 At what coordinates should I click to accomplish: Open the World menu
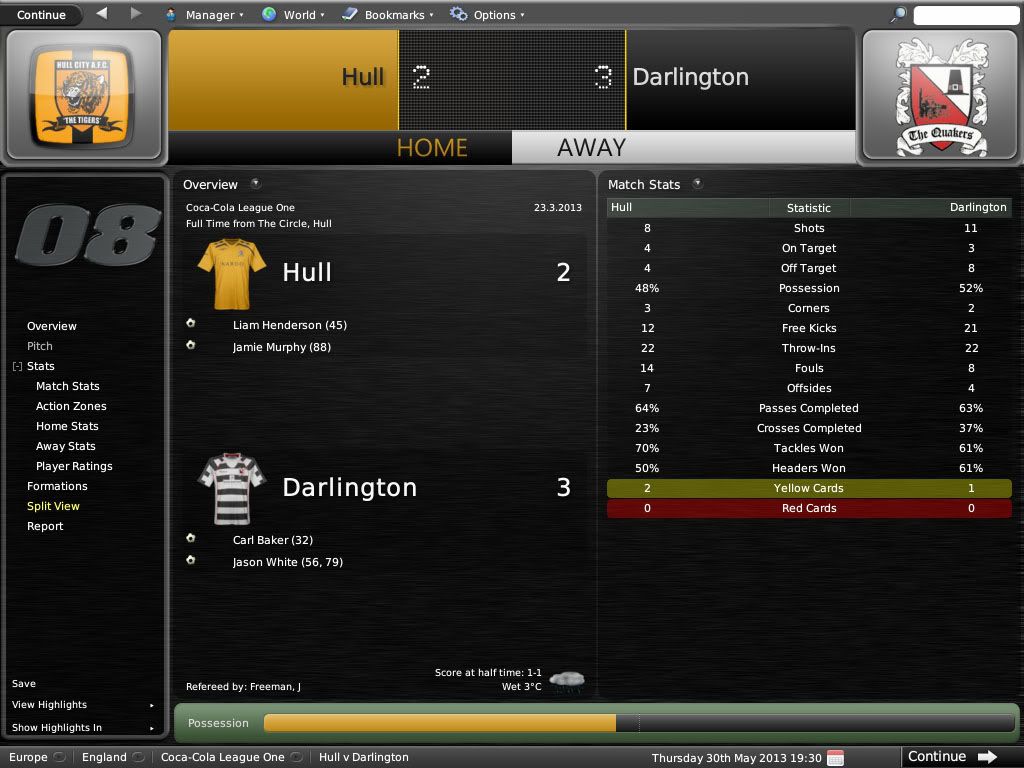tap(293, 15)
